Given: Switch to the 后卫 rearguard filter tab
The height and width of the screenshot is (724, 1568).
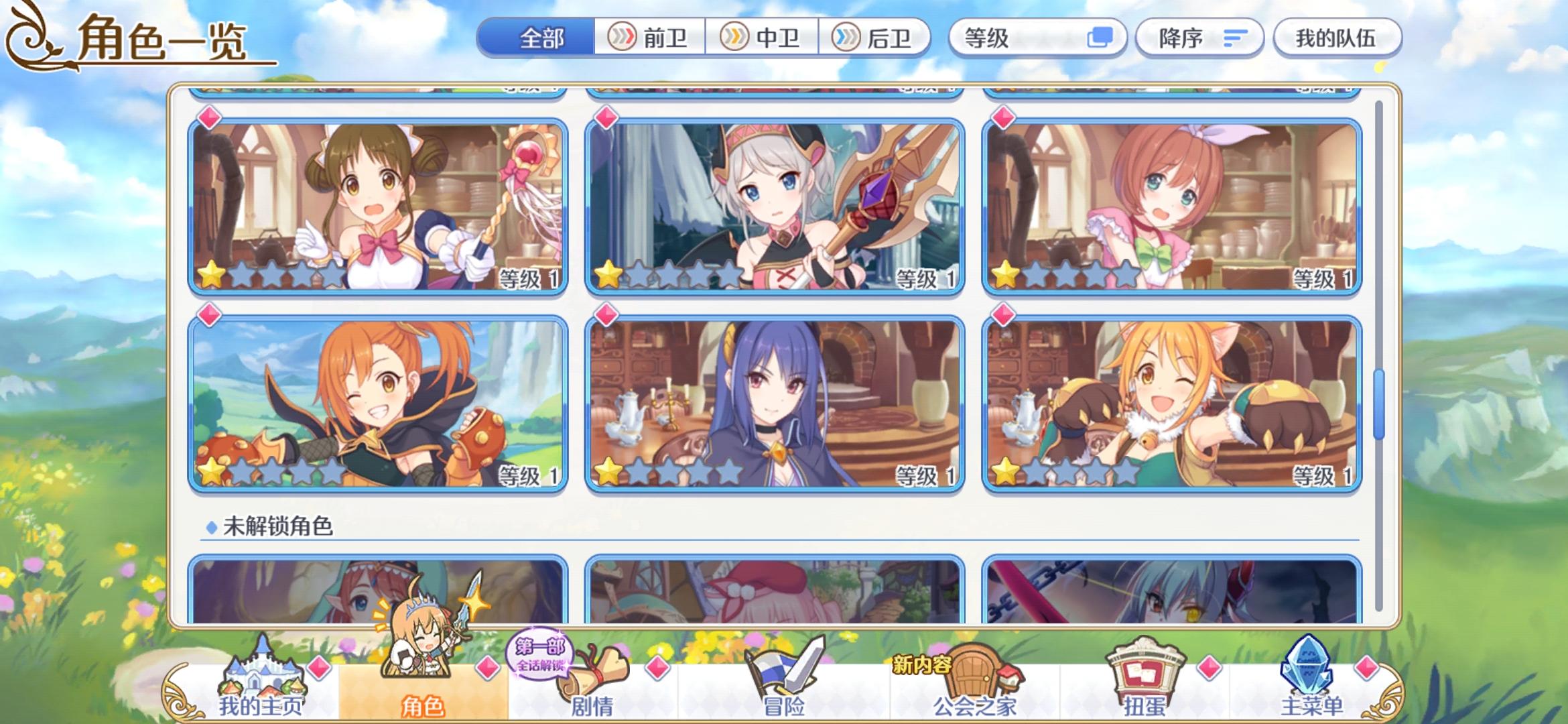Looking at the screenshot, I should [878, 38].
